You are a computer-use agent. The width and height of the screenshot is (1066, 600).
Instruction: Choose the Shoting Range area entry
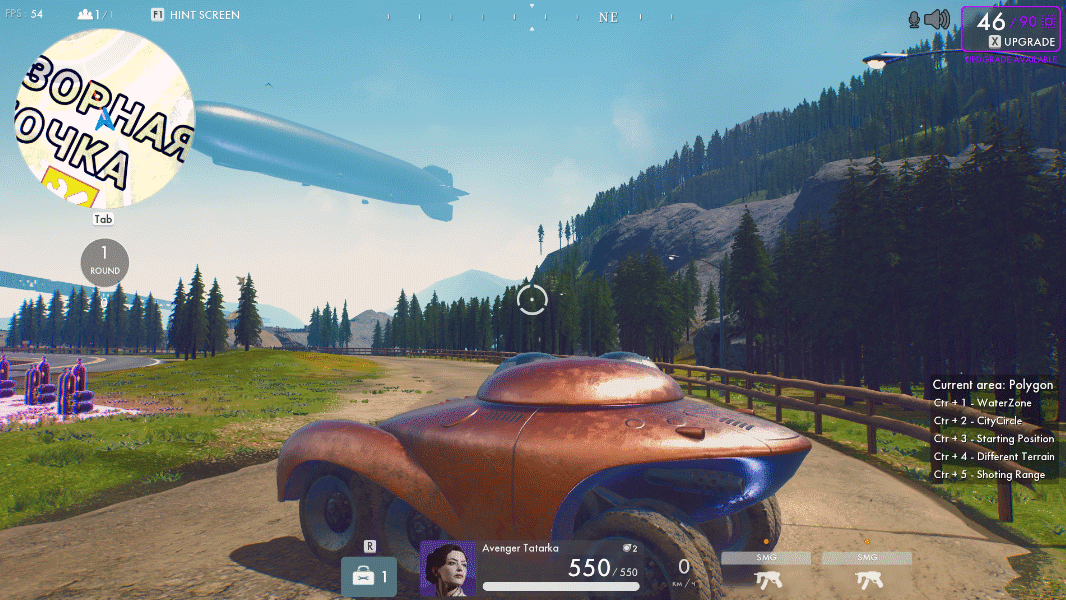pos(990,475)
